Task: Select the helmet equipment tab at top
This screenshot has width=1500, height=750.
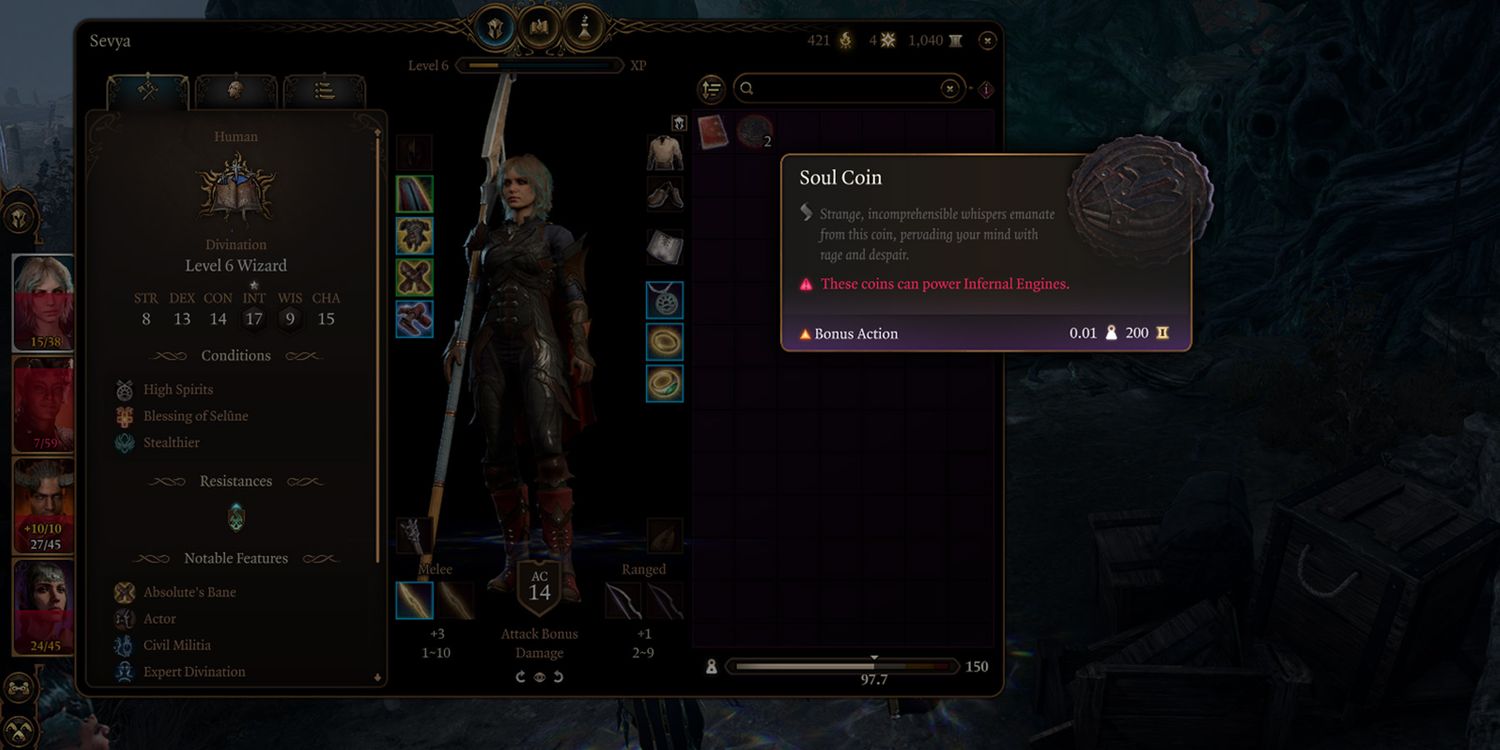Action: [x=497, y=25]
